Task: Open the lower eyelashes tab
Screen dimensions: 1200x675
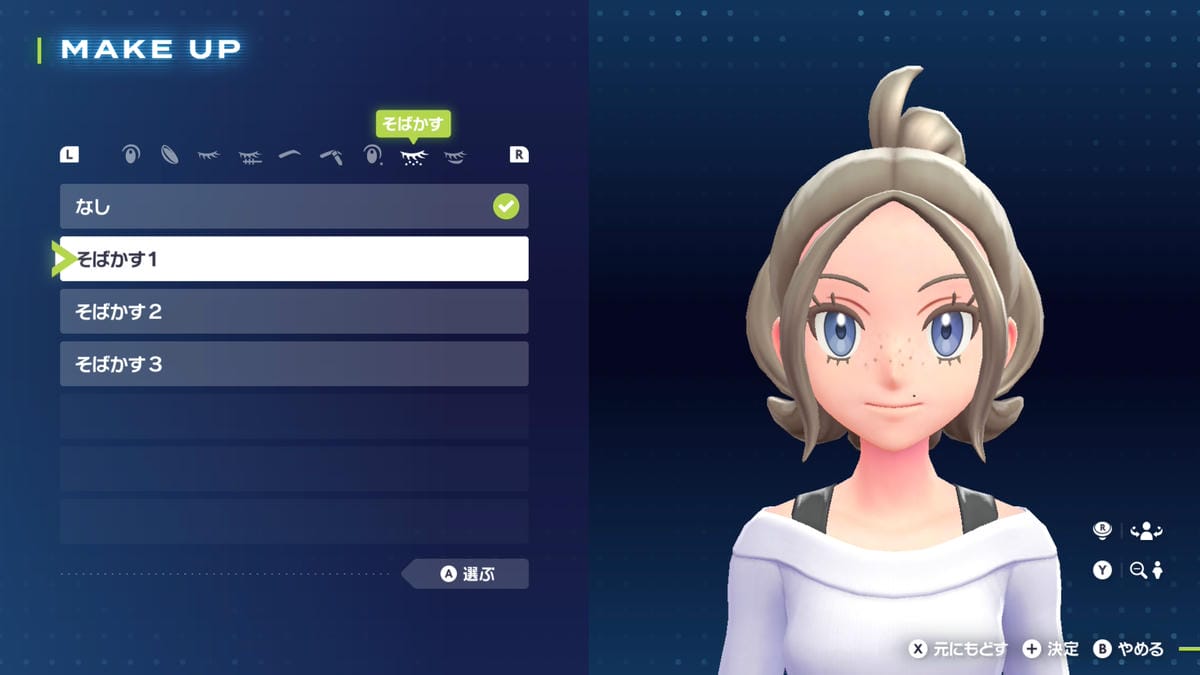Action: click(x=250, y=156)
